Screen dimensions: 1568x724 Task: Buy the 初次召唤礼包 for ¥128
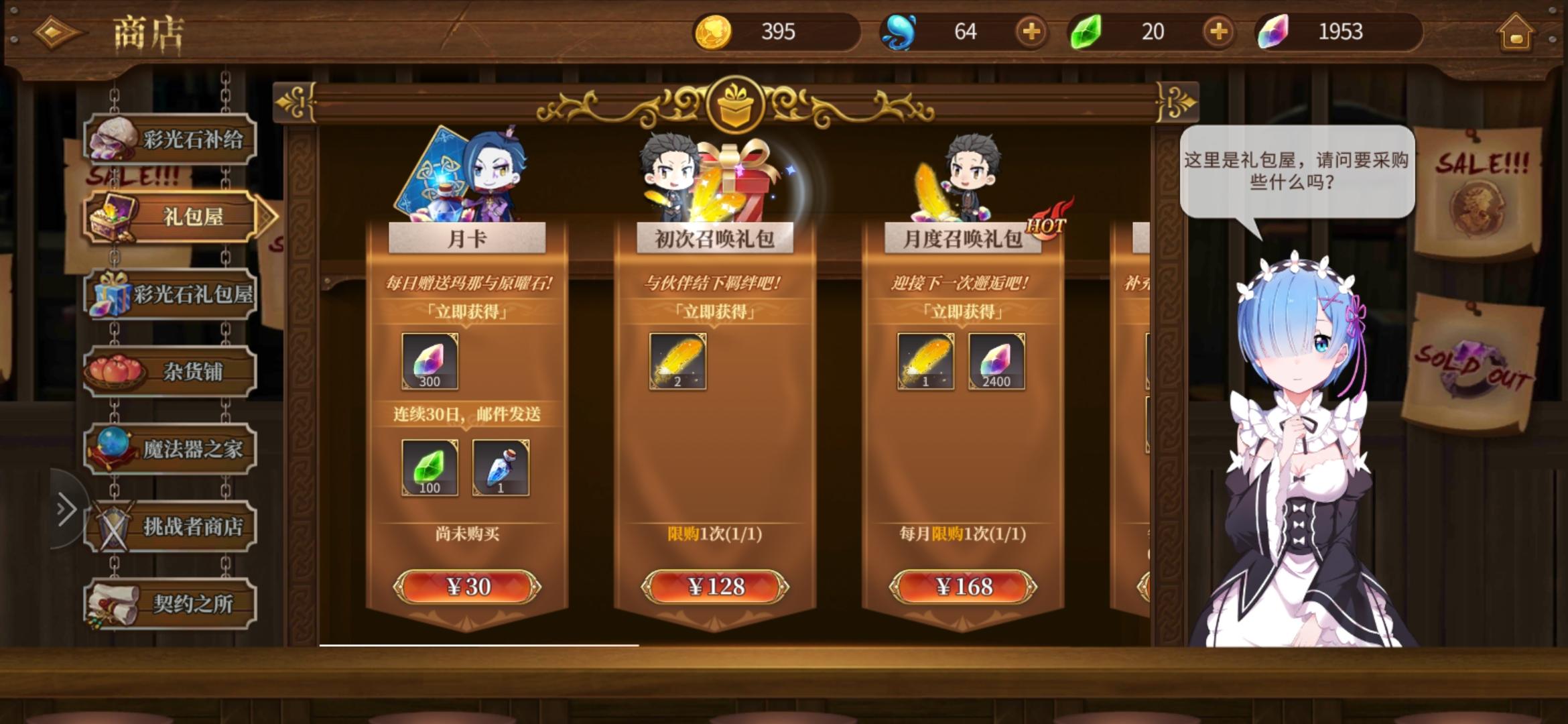click(714, 585)
